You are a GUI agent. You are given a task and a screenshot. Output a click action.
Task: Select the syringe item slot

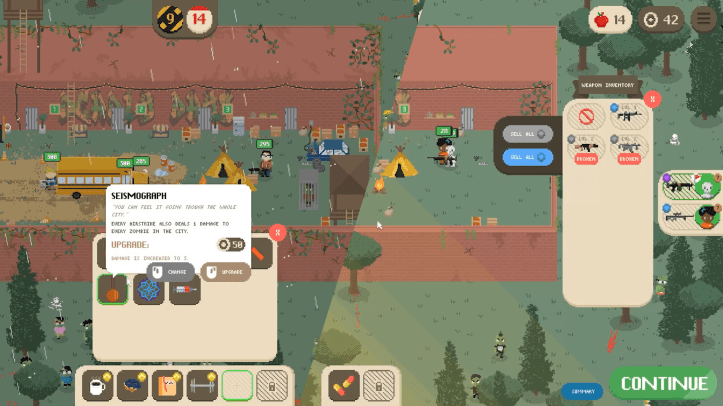click(185, 289)
